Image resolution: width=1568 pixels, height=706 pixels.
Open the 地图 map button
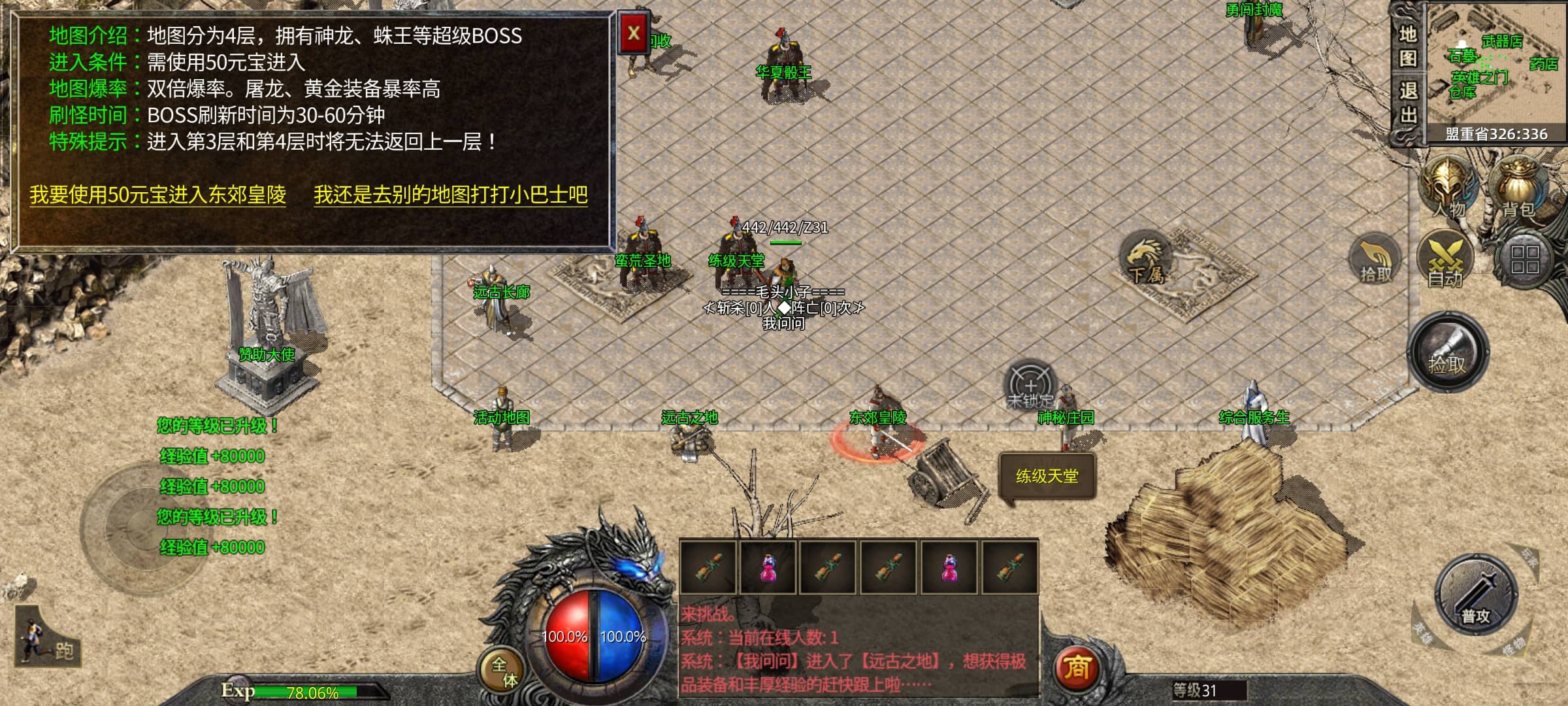[1407, 46]
